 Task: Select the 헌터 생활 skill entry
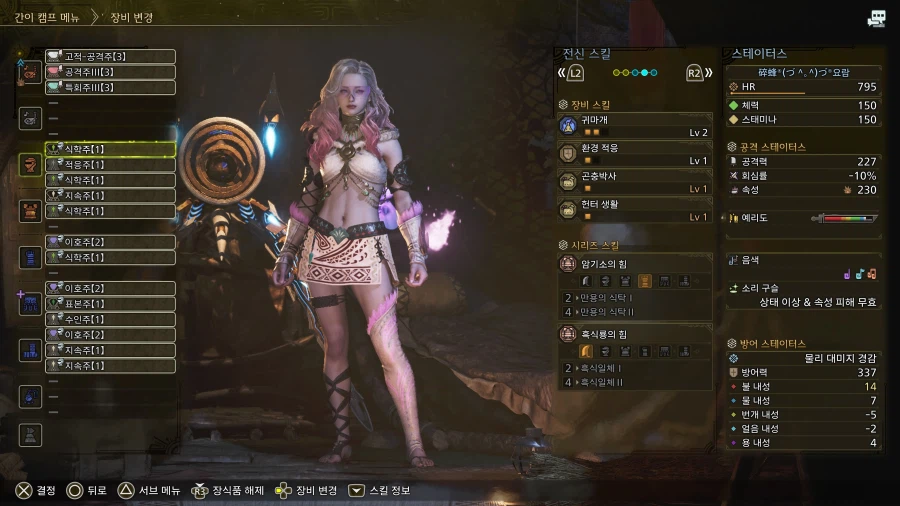click(634, 210)
